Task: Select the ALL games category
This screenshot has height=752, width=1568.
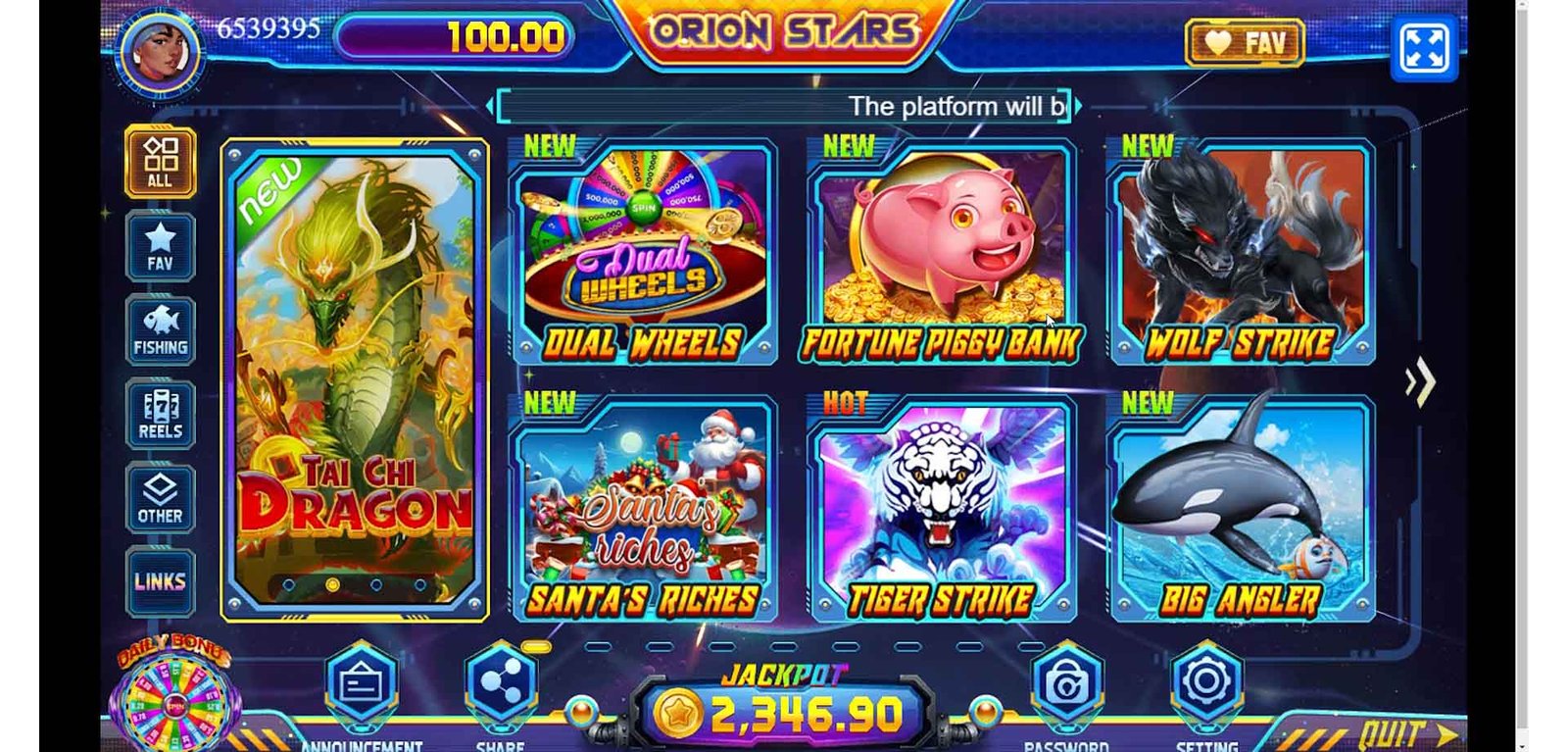Action: [x=160, y=163]
